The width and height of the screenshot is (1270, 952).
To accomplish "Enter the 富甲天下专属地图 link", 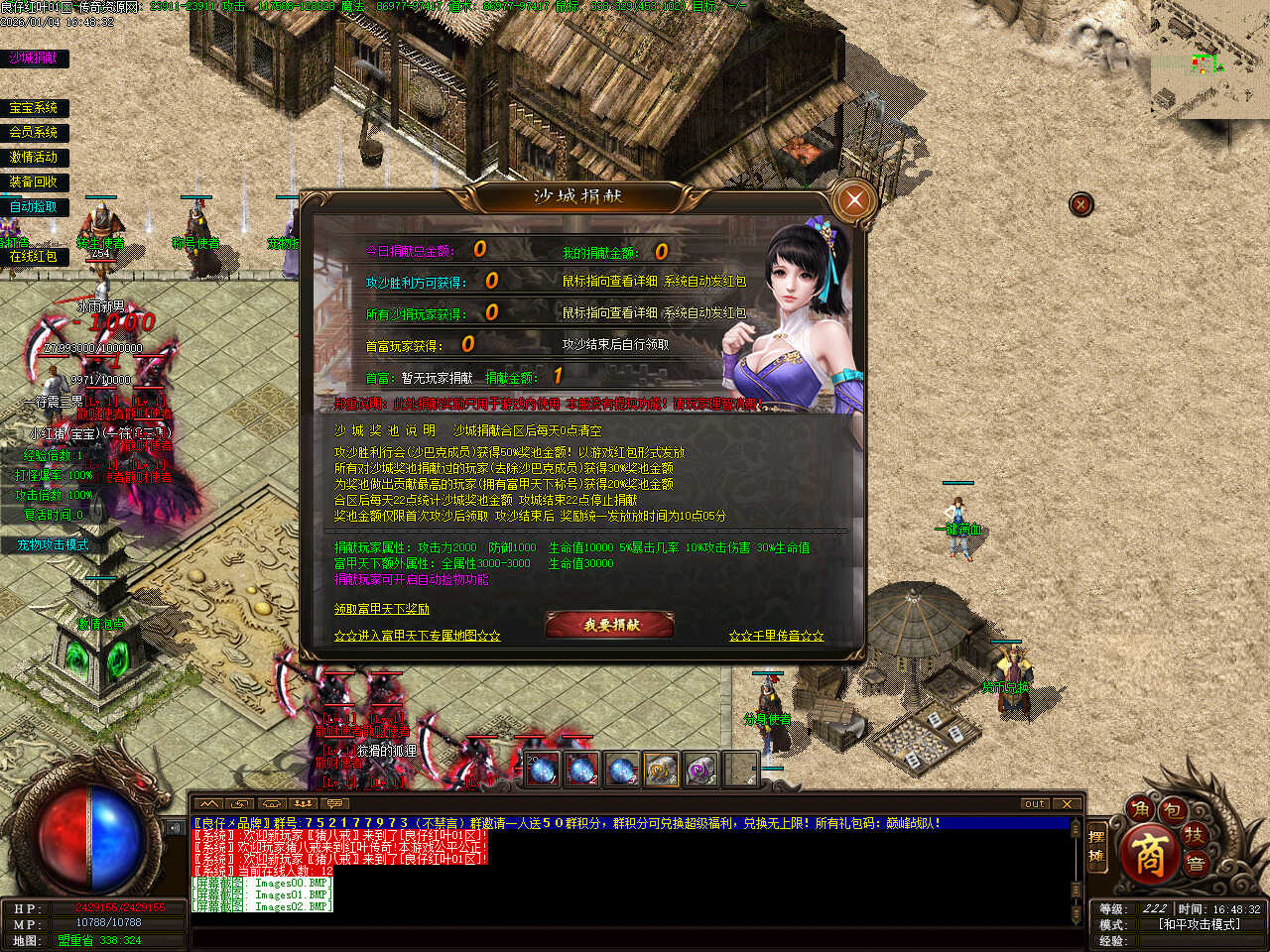I will (x=417, y=636).
